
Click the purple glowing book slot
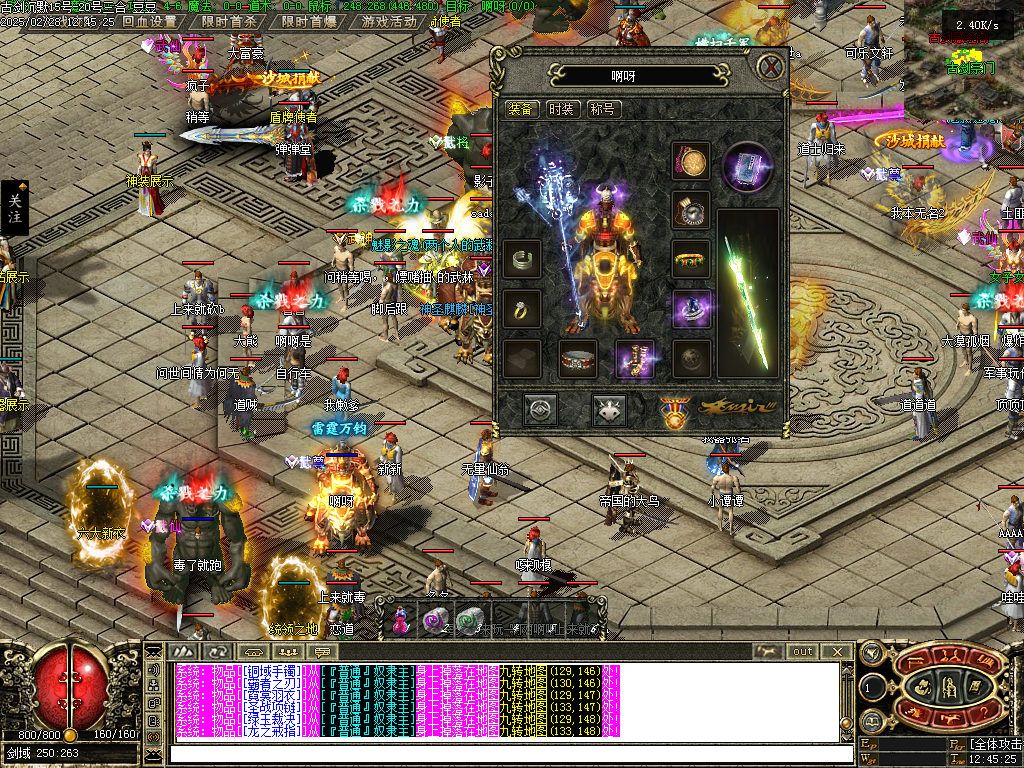point(748,165)
